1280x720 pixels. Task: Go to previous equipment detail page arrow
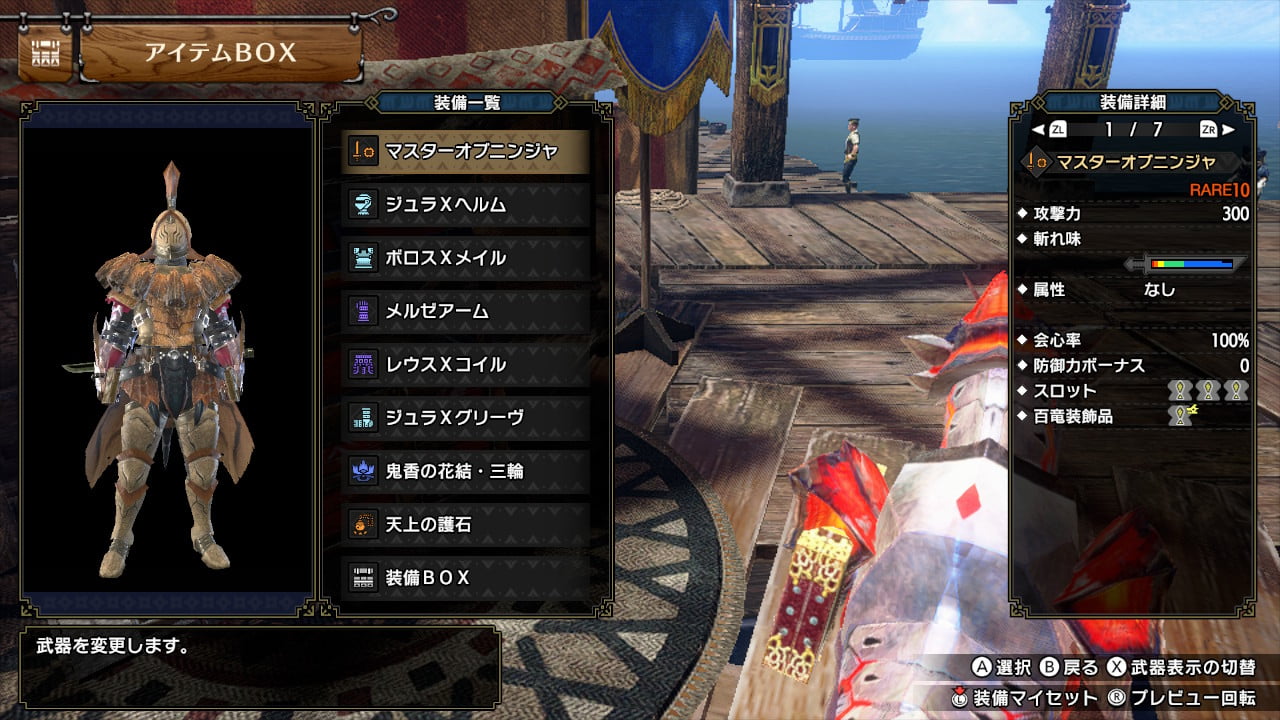point(1038,129)
